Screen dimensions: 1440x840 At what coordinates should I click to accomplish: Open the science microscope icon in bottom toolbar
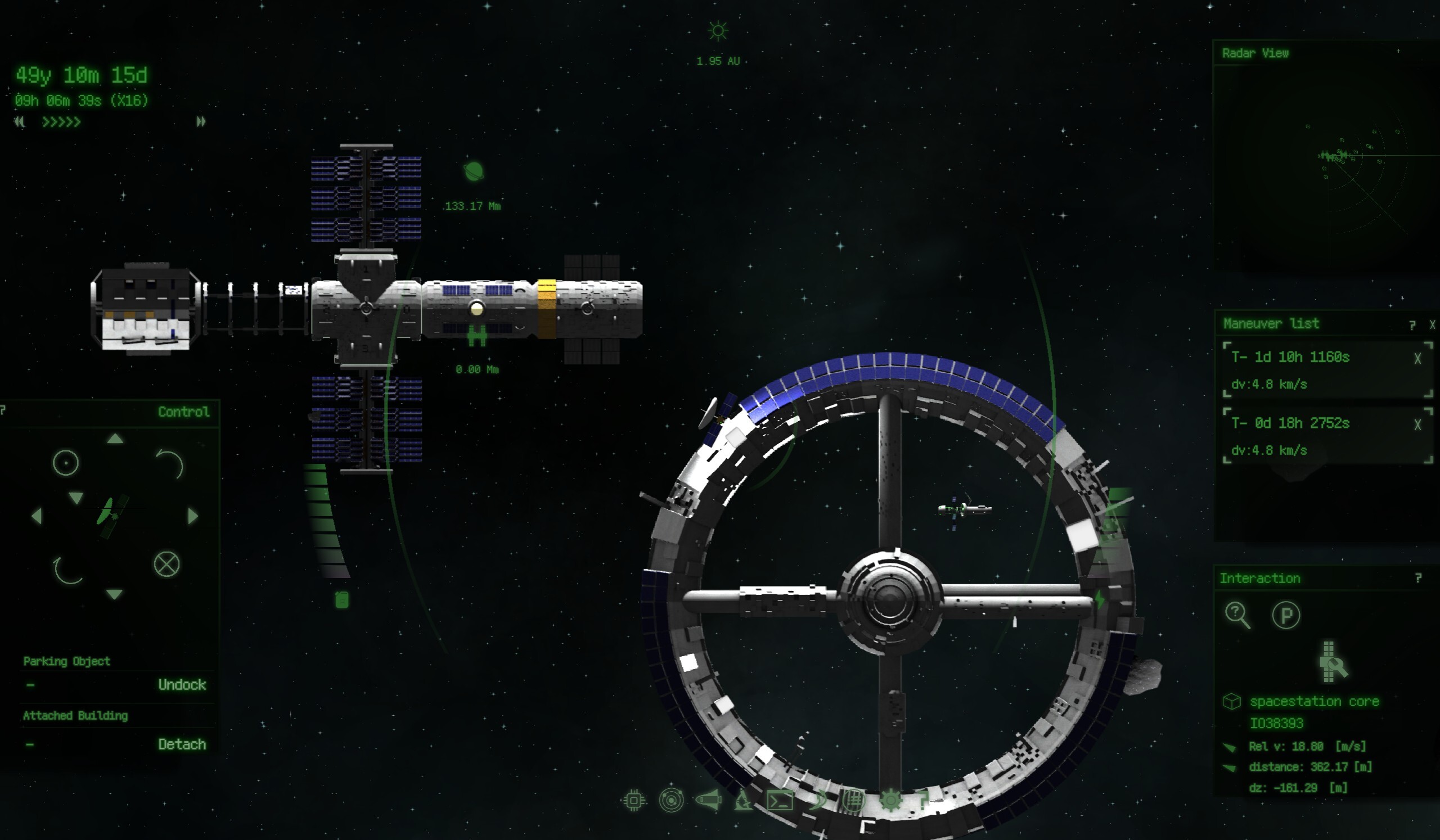744,801
